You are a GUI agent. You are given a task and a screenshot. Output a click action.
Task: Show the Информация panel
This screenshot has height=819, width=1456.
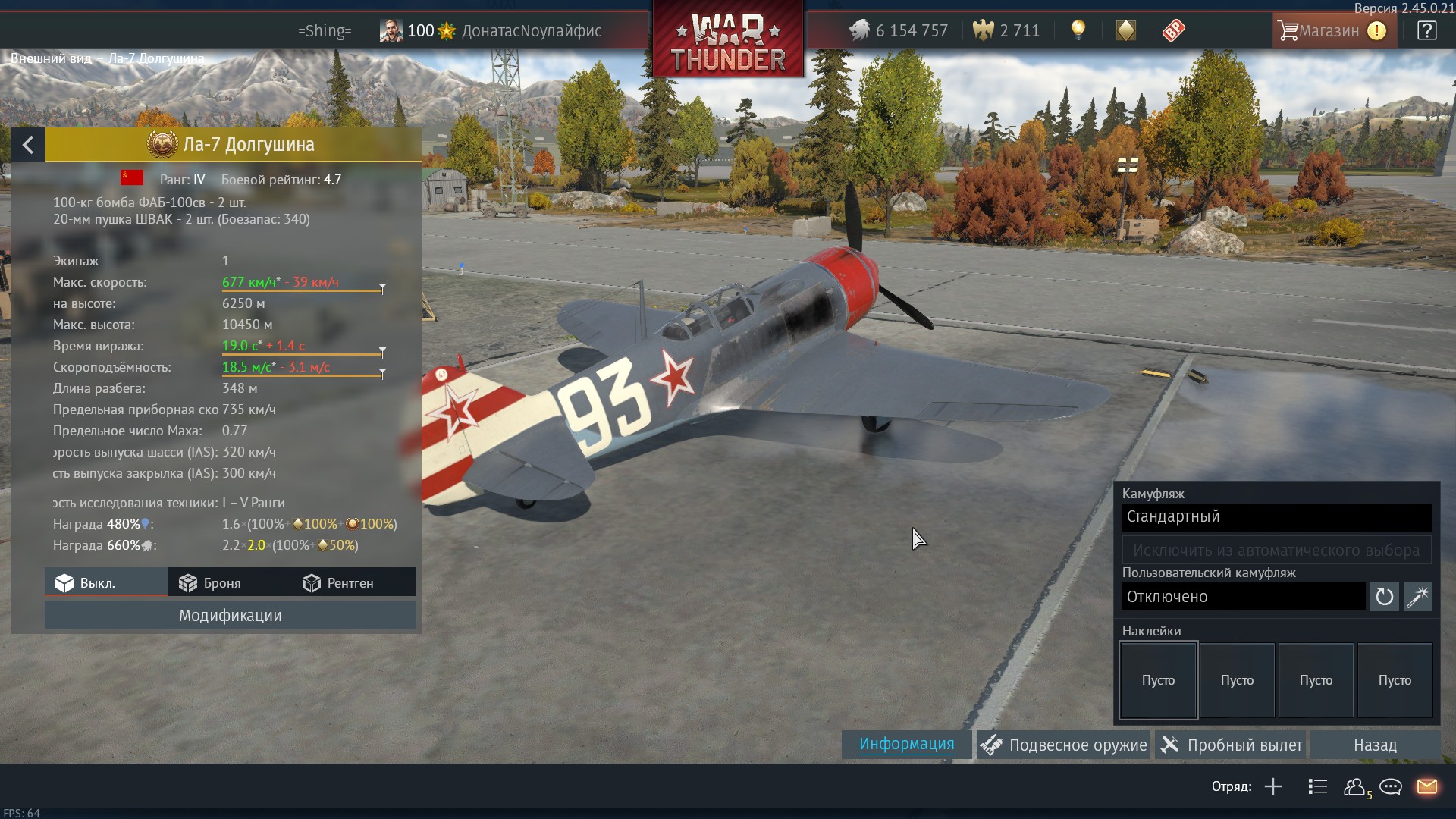coord(906,745)
